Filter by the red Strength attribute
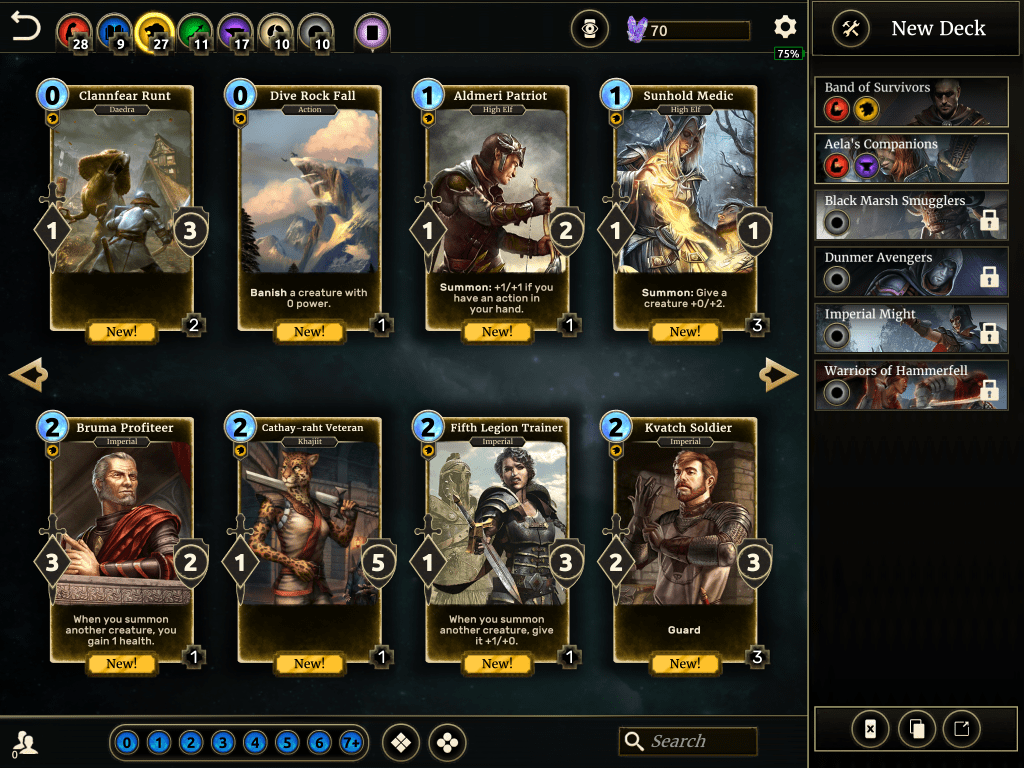 coord(72,31)
